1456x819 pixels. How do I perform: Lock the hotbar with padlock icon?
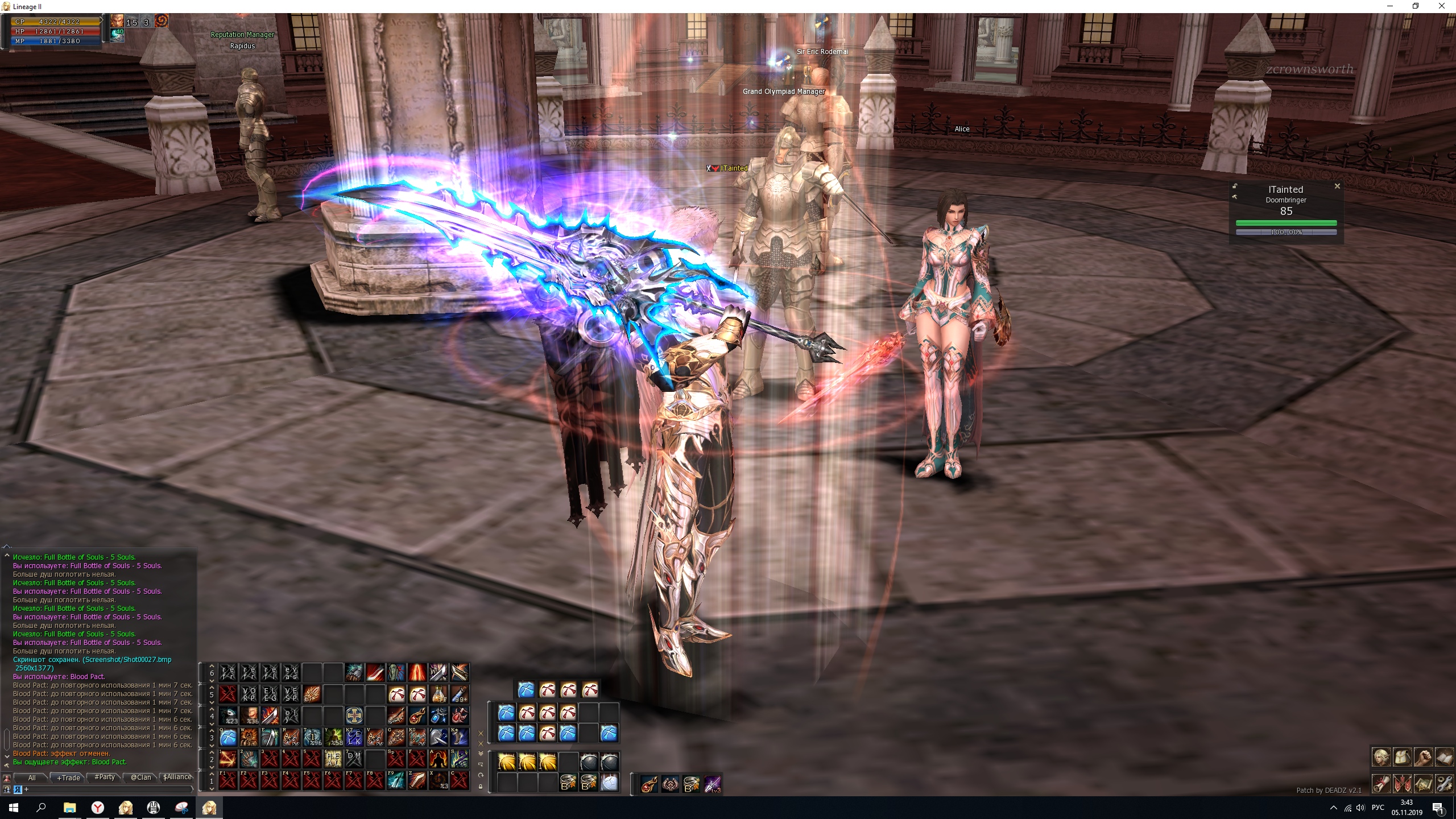pos(481,787)
